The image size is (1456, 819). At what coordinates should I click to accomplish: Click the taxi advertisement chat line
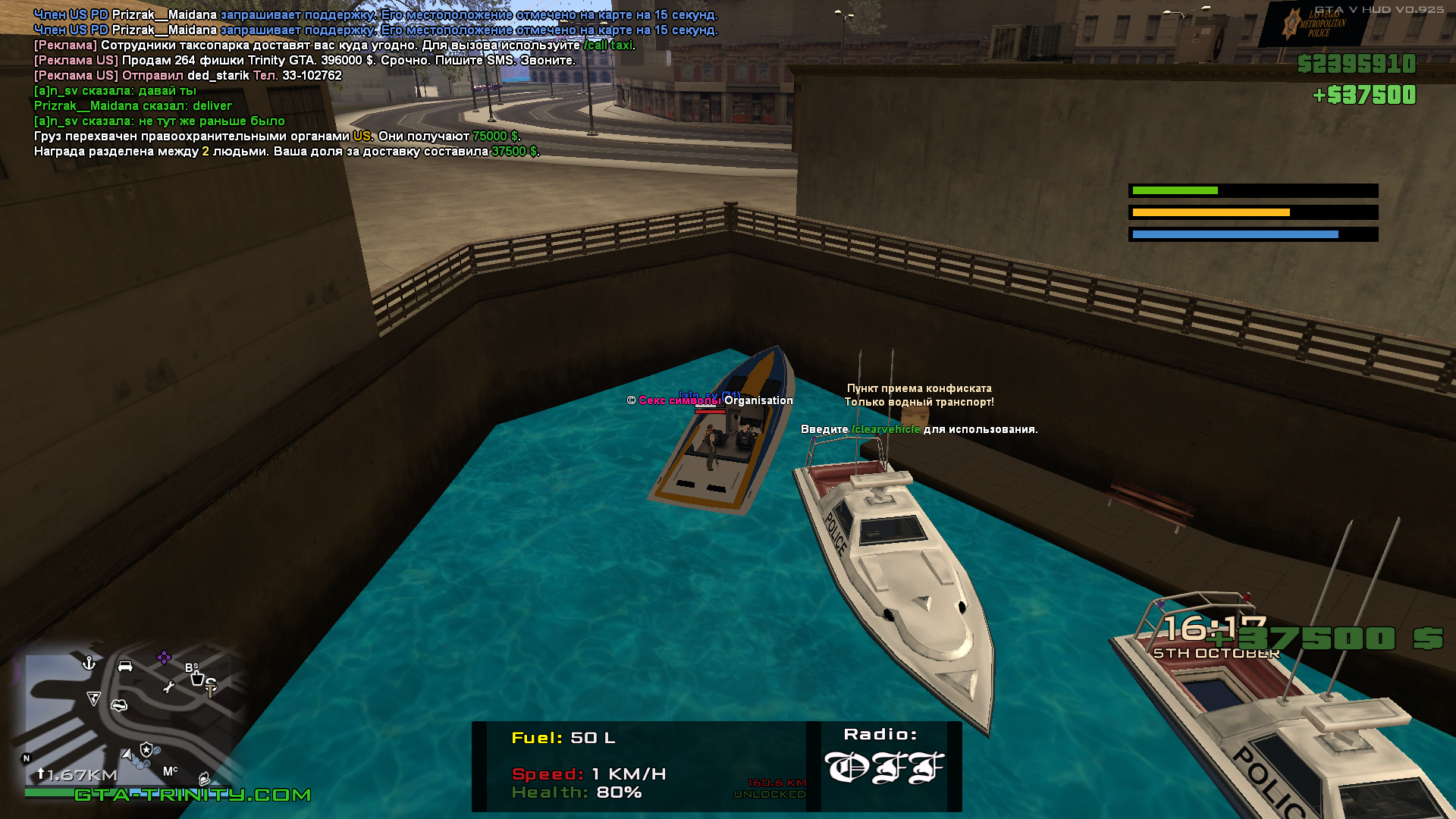pyautogui.click(x=334, y=45)
